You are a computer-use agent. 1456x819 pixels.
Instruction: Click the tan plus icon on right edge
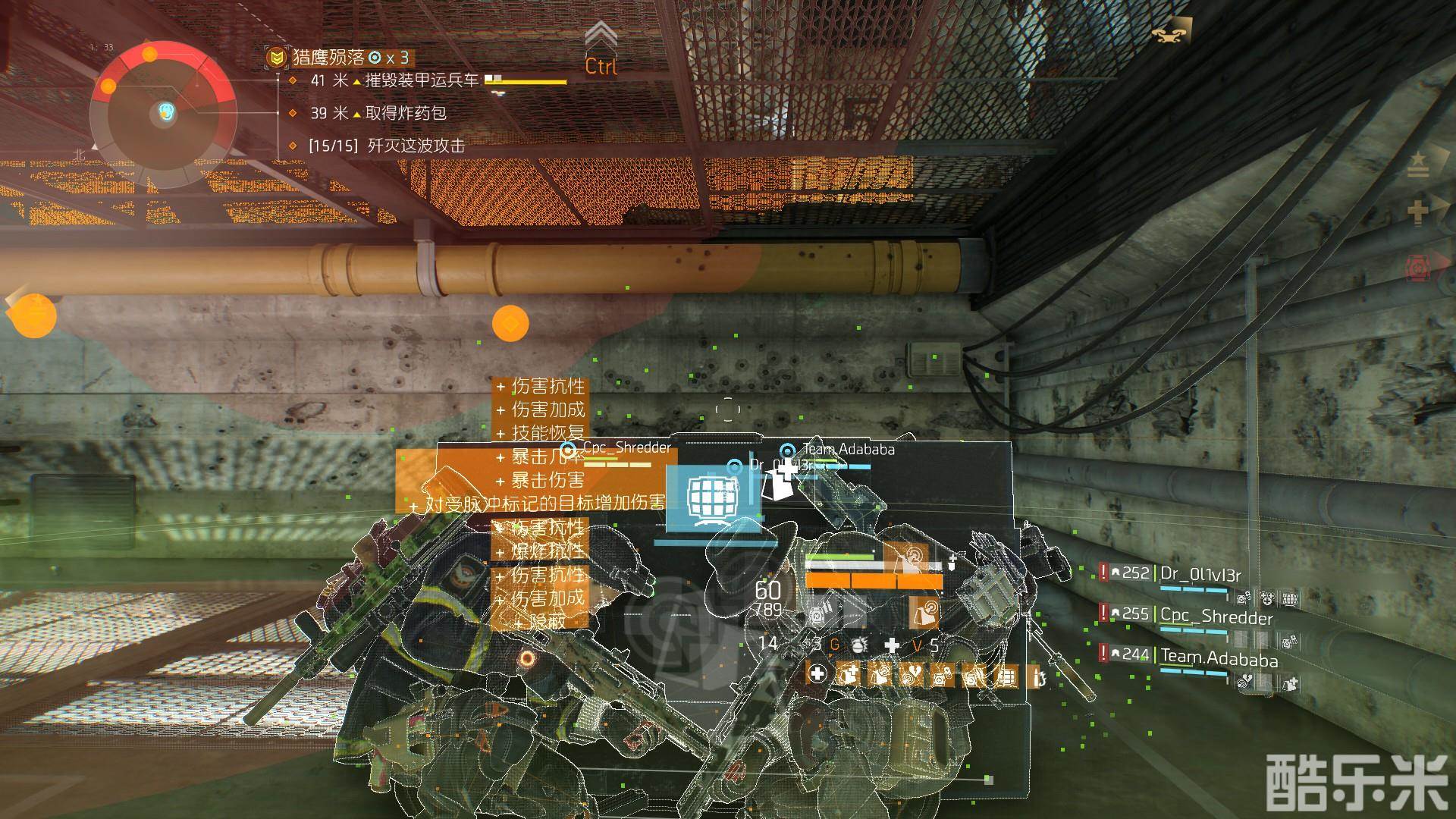pos(1417,212)
